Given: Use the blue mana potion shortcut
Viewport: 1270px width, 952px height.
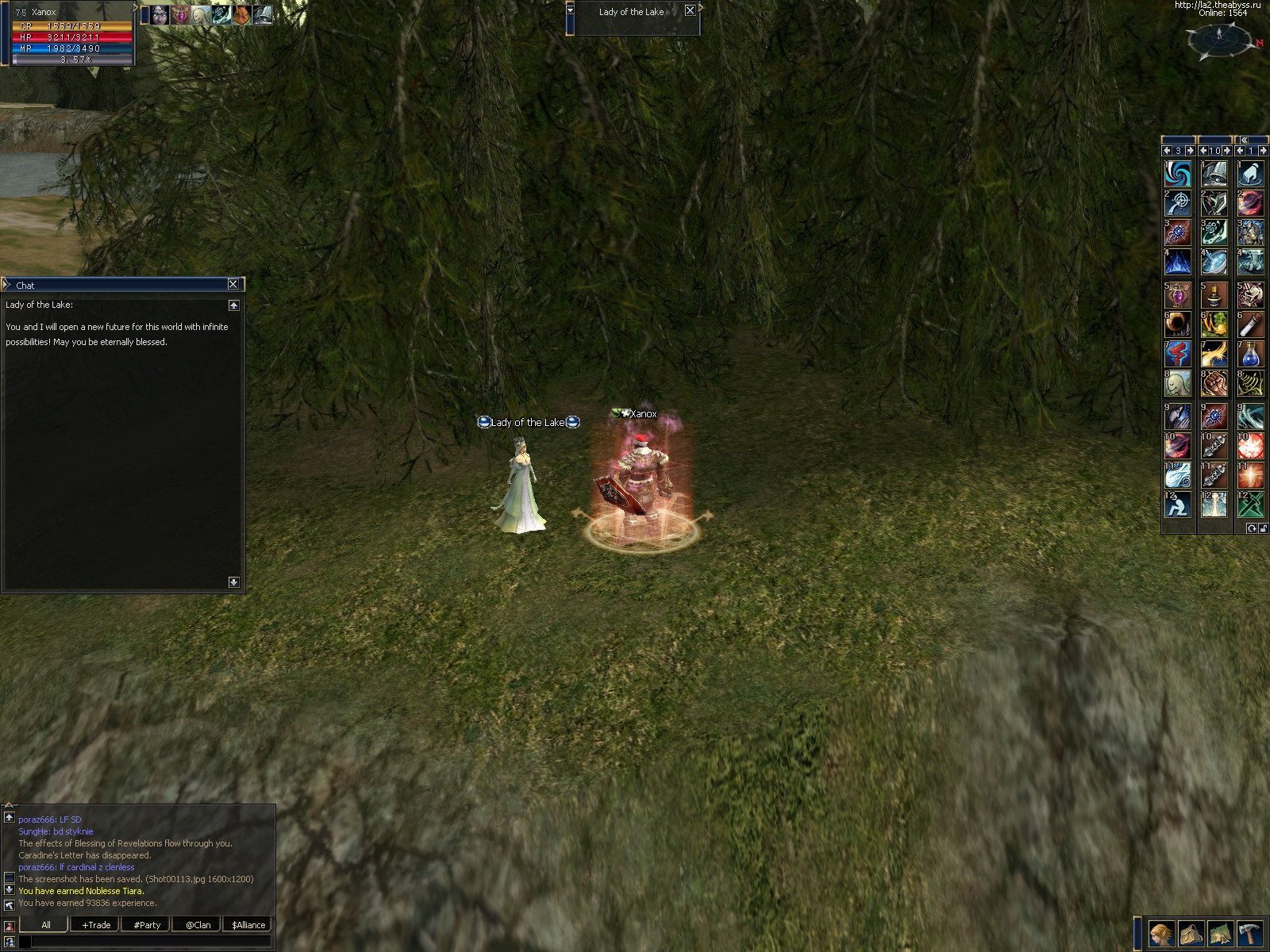Looking at the screenshot, I should pos(1250,355).
